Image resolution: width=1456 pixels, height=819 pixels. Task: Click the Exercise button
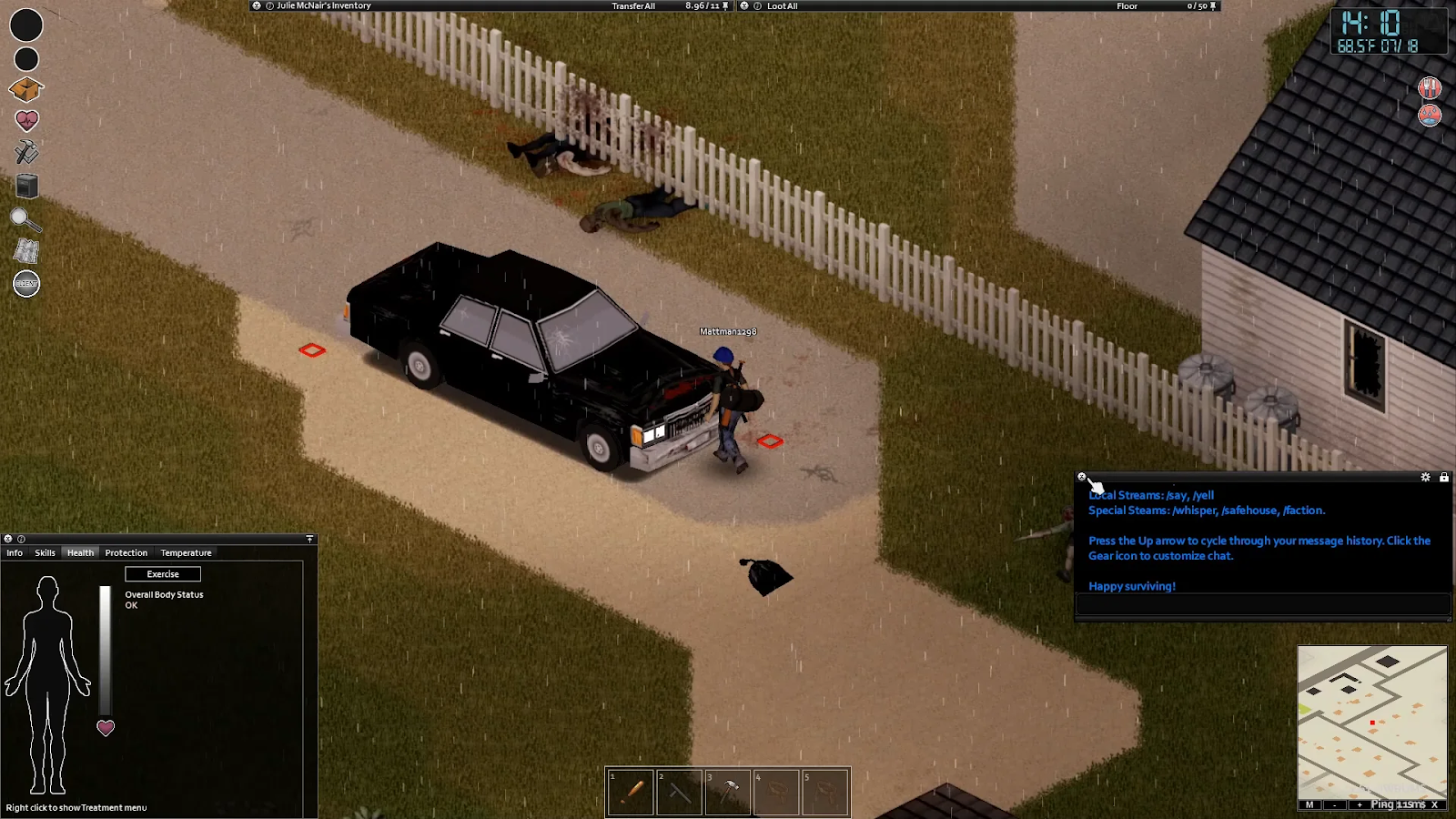click(x=163, y=574)
